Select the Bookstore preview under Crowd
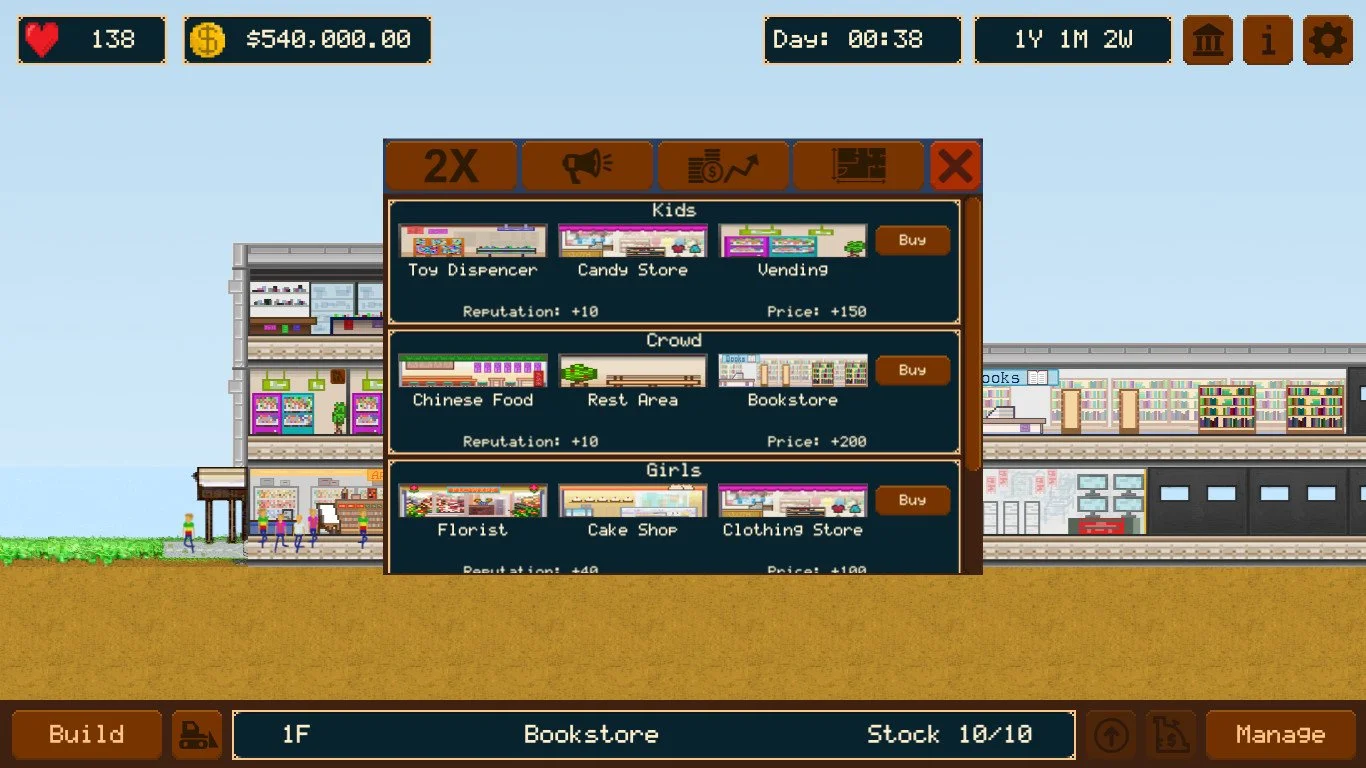Image resolution: width=1366 pixels, height=768 pixels. (792, 370)
